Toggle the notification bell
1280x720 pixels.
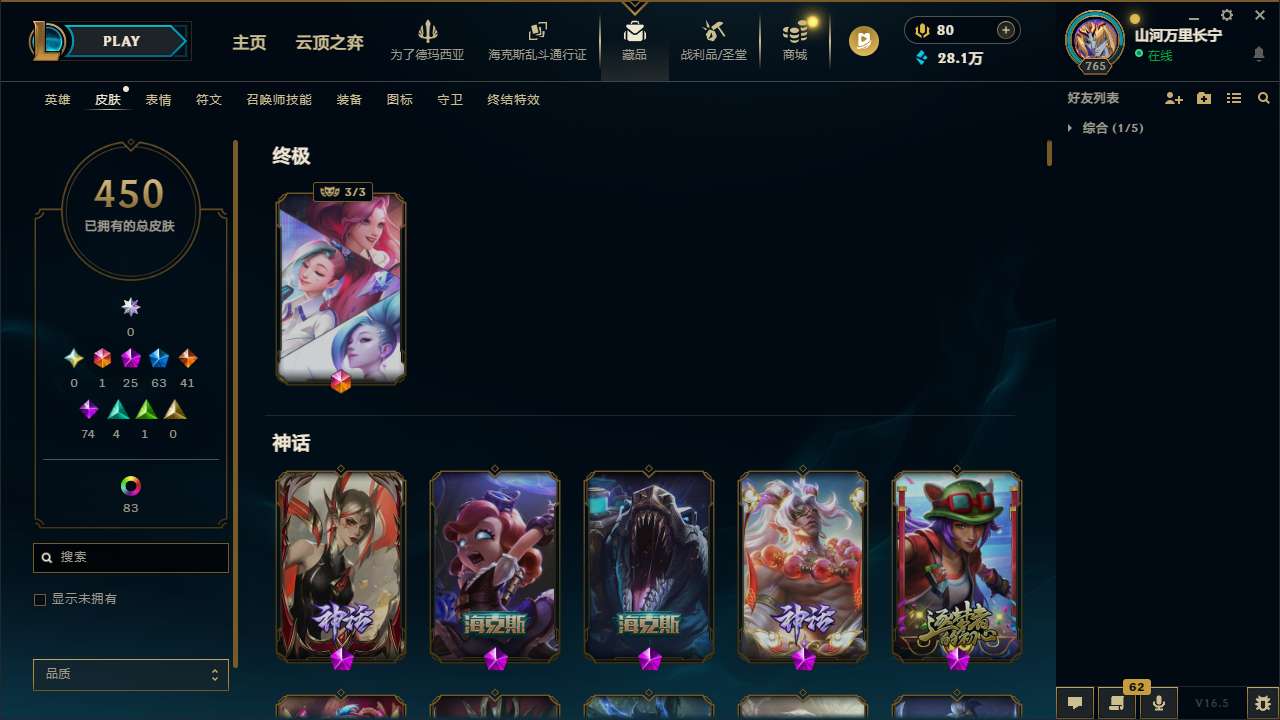(x=1260, y=54)
